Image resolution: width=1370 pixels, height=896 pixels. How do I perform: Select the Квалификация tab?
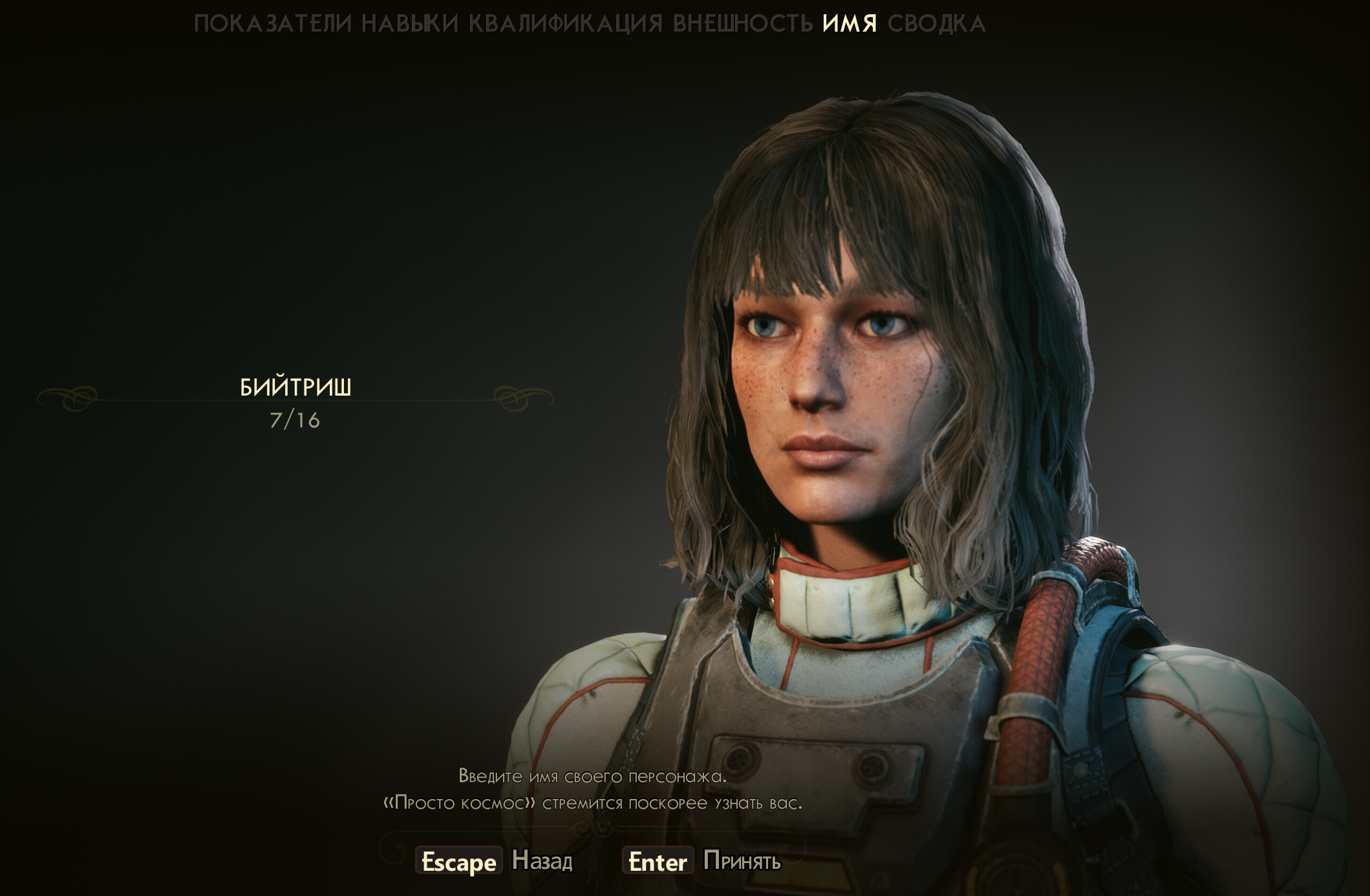(x=566, y=24)
